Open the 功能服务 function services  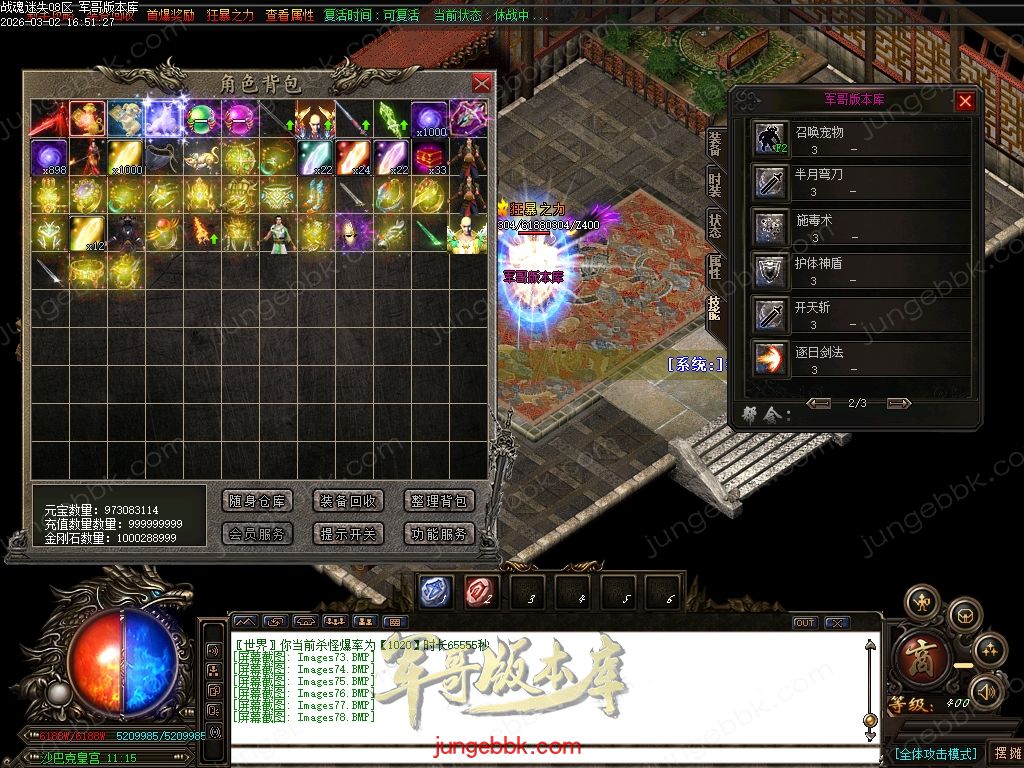pyautogui.click(x=439, y=534)
